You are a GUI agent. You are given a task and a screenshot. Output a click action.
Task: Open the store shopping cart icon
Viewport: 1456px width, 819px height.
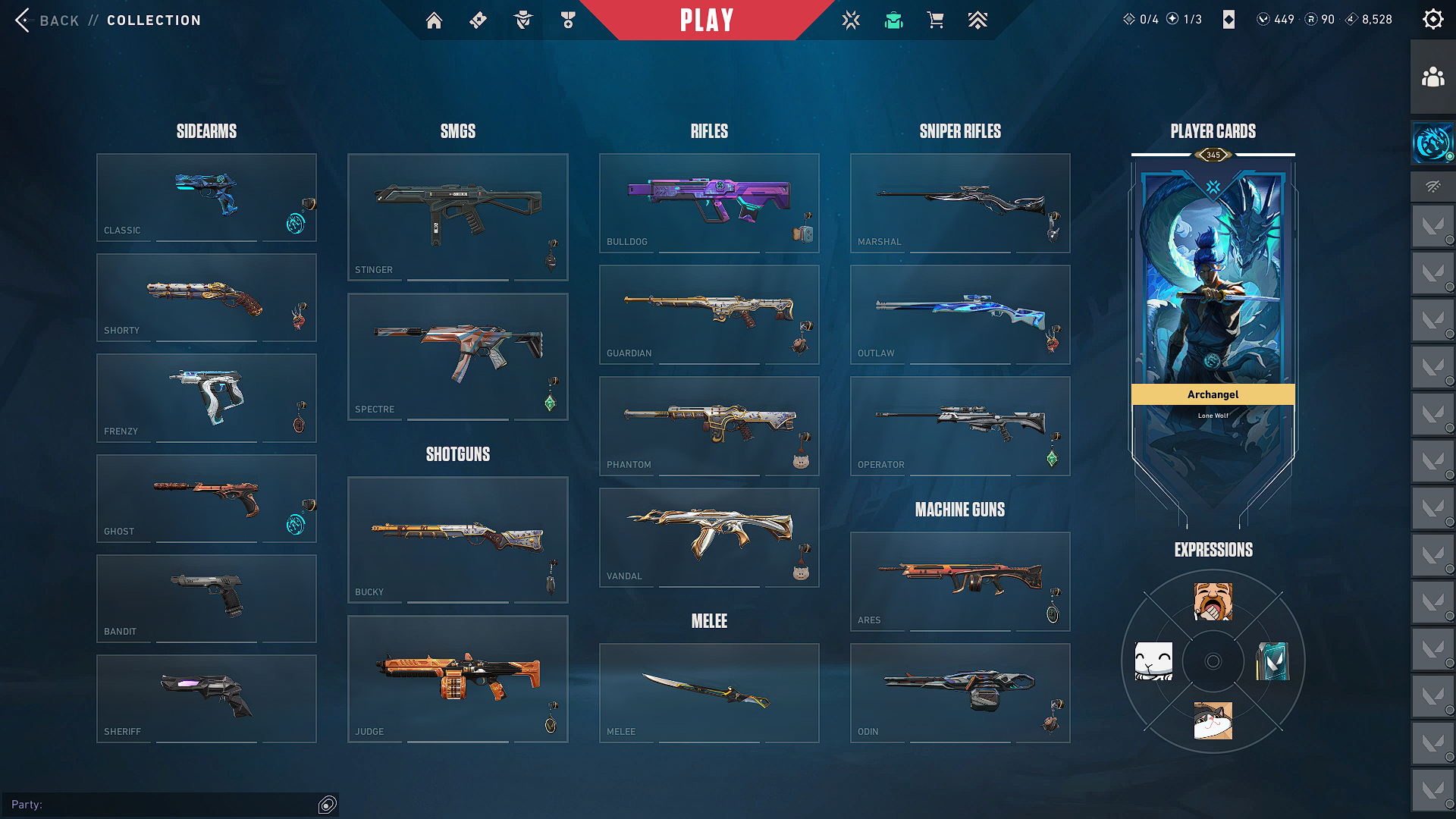pyautogui.click(x=935, y=20)
